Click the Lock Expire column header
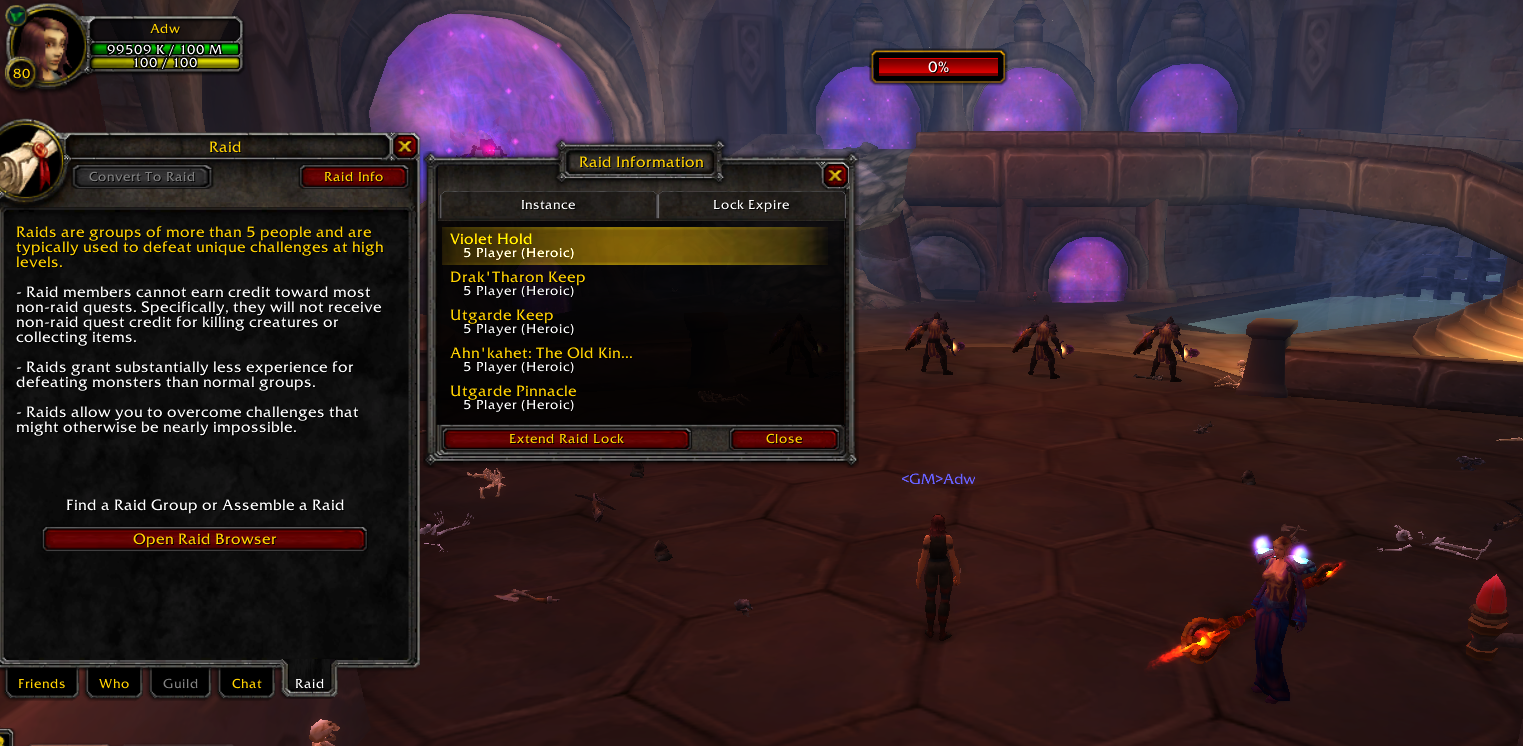 (x=751, y=204)
